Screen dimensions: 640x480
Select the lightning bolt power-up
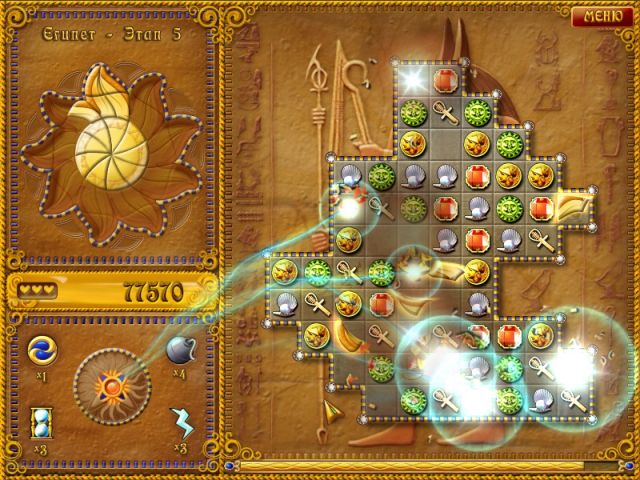click(x=182, y=420)
